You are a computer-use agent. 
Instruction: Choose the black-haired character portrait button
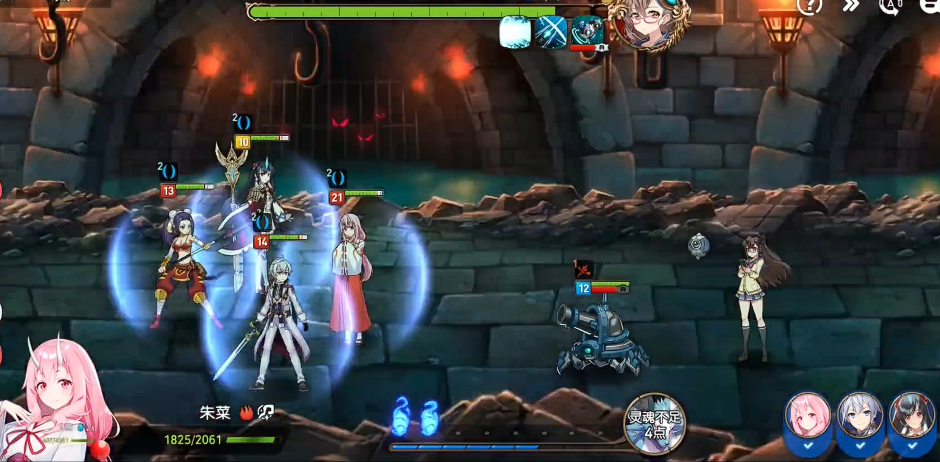pos(911,420)
